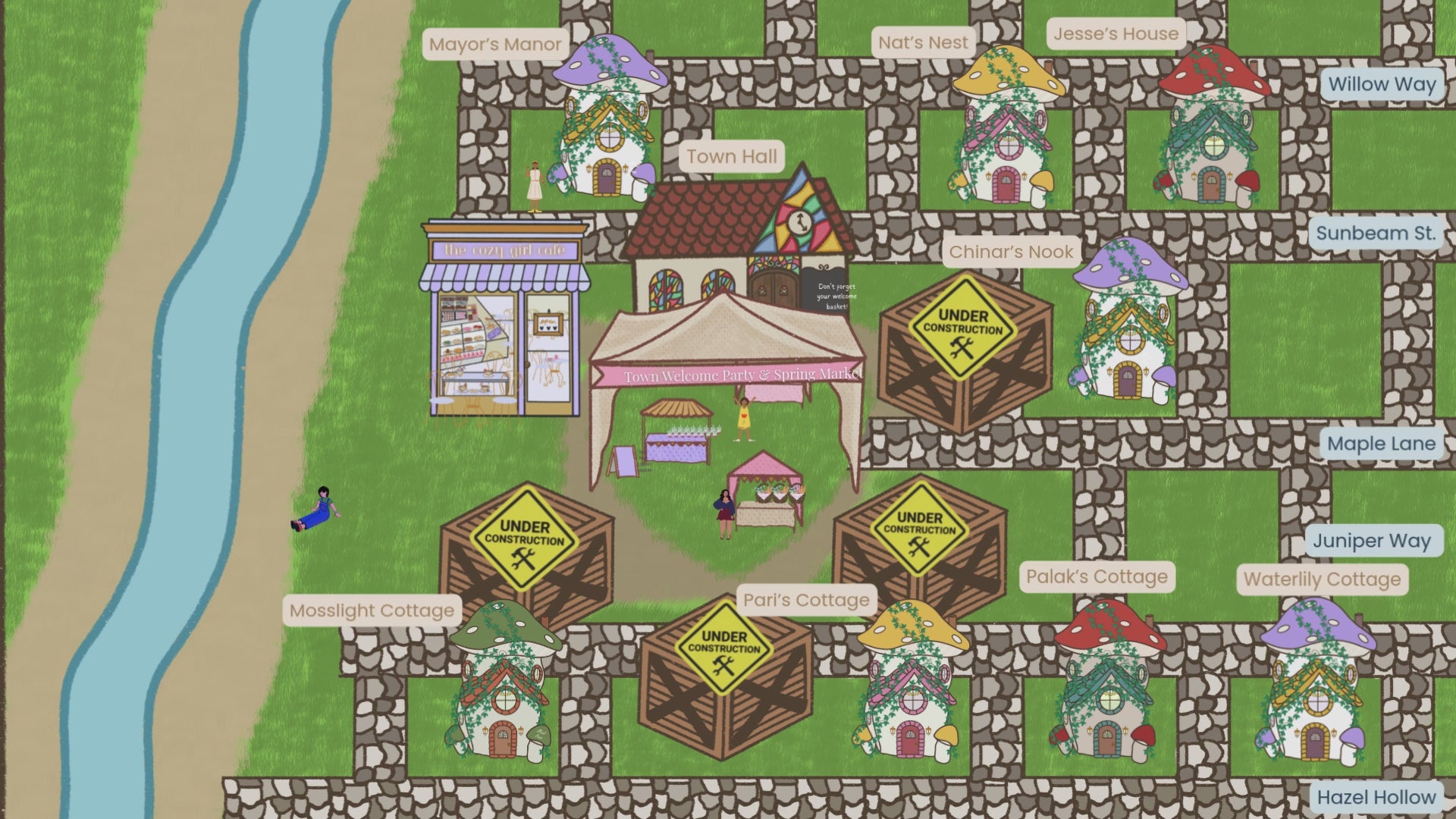Select the Hazel Hollow street label
This screenshot has width=1456, height=819.
pos(1377,797)
